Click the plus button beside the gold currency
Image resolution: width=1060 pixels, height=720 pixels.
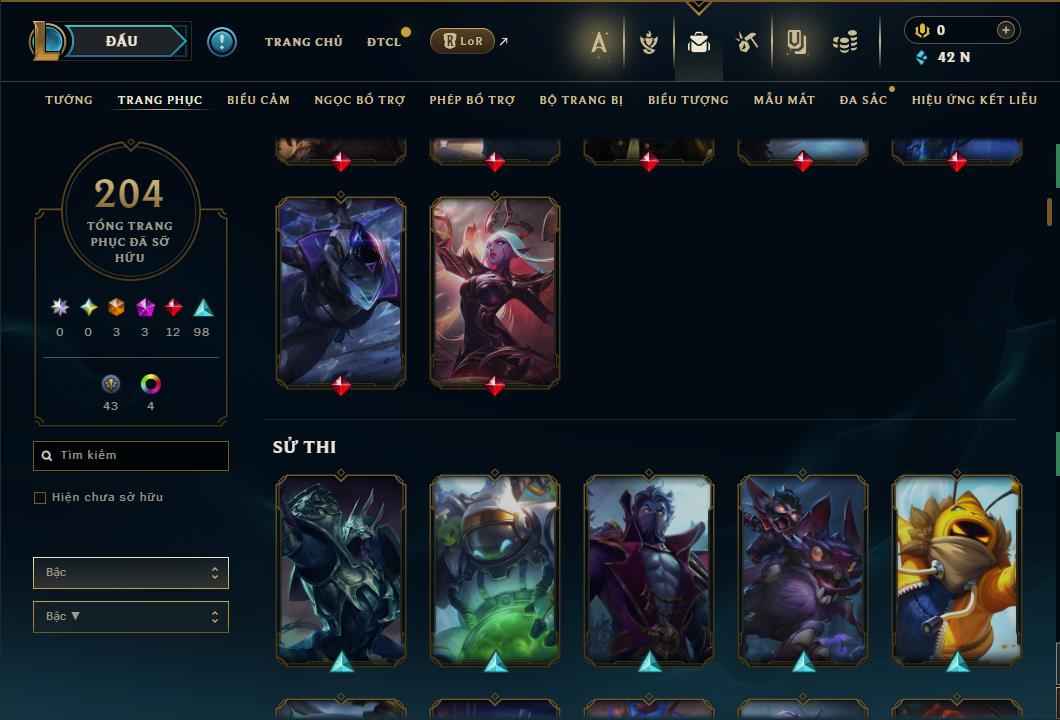pos(1005,30)
